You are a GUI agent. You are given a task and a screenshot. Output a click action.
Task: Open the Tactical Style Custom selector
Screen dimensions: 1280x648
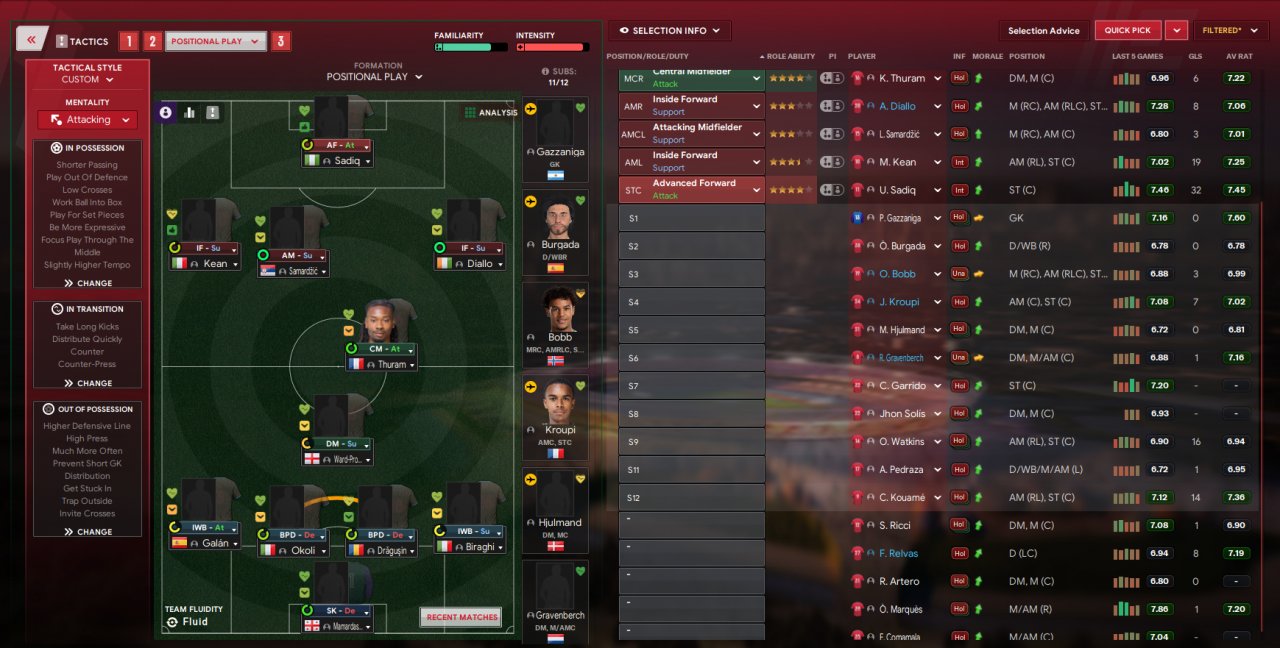point(87,79)
